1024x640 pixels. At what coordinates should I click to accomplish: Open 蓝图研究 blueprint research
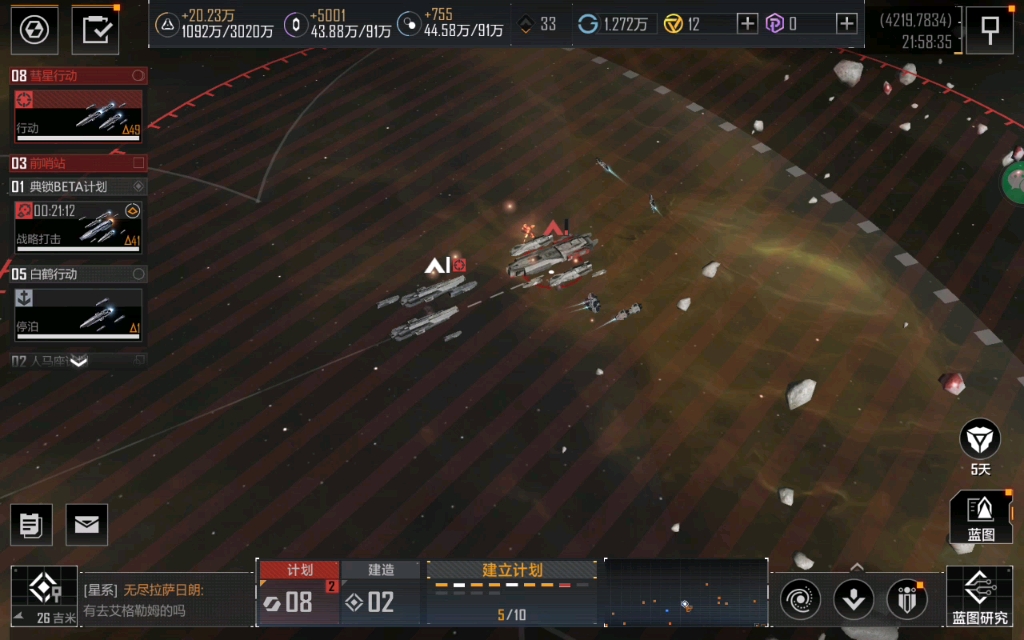(x=979, y=597)
